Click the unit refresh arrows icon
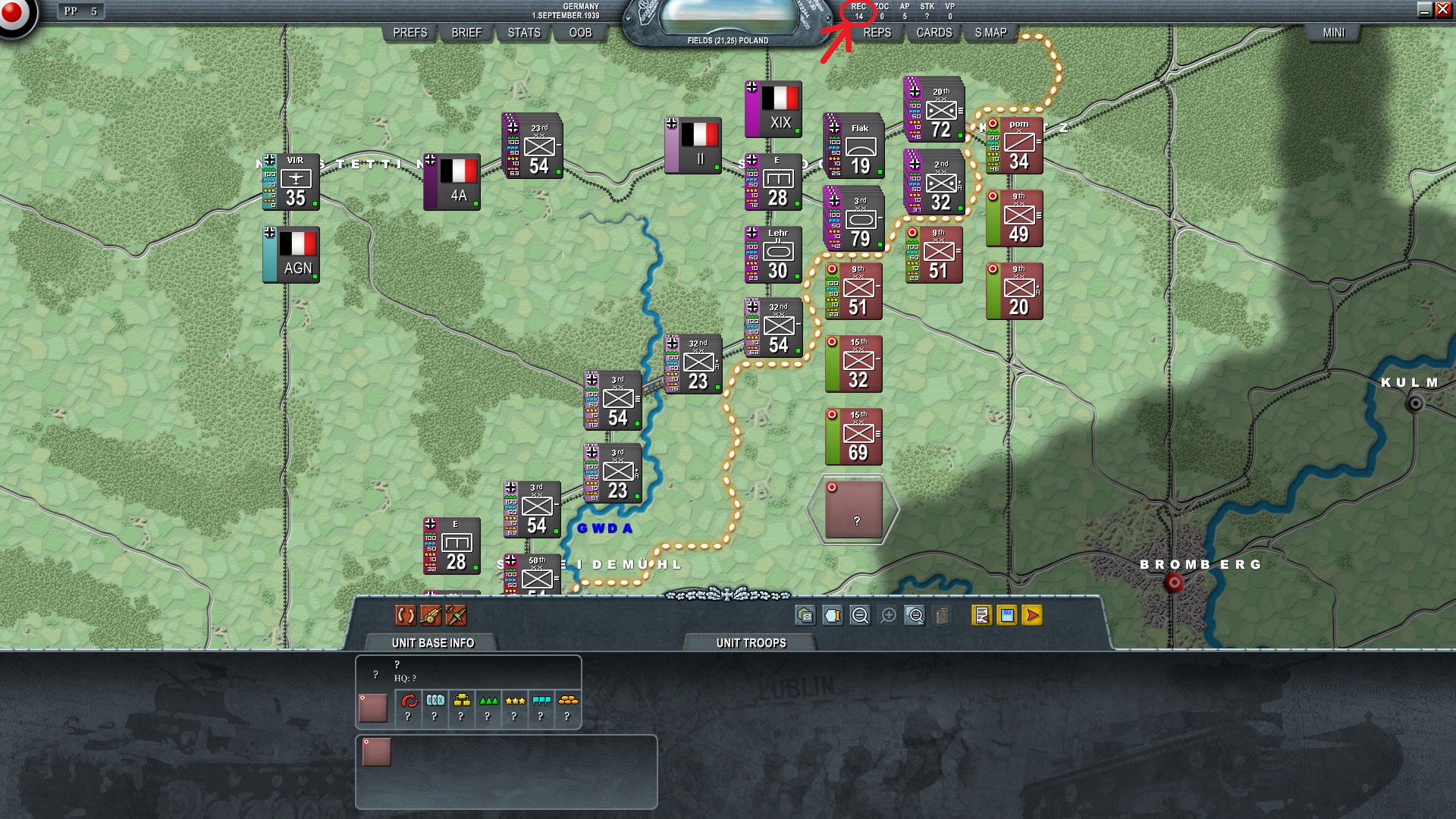1456x819 pixels. 405,616
